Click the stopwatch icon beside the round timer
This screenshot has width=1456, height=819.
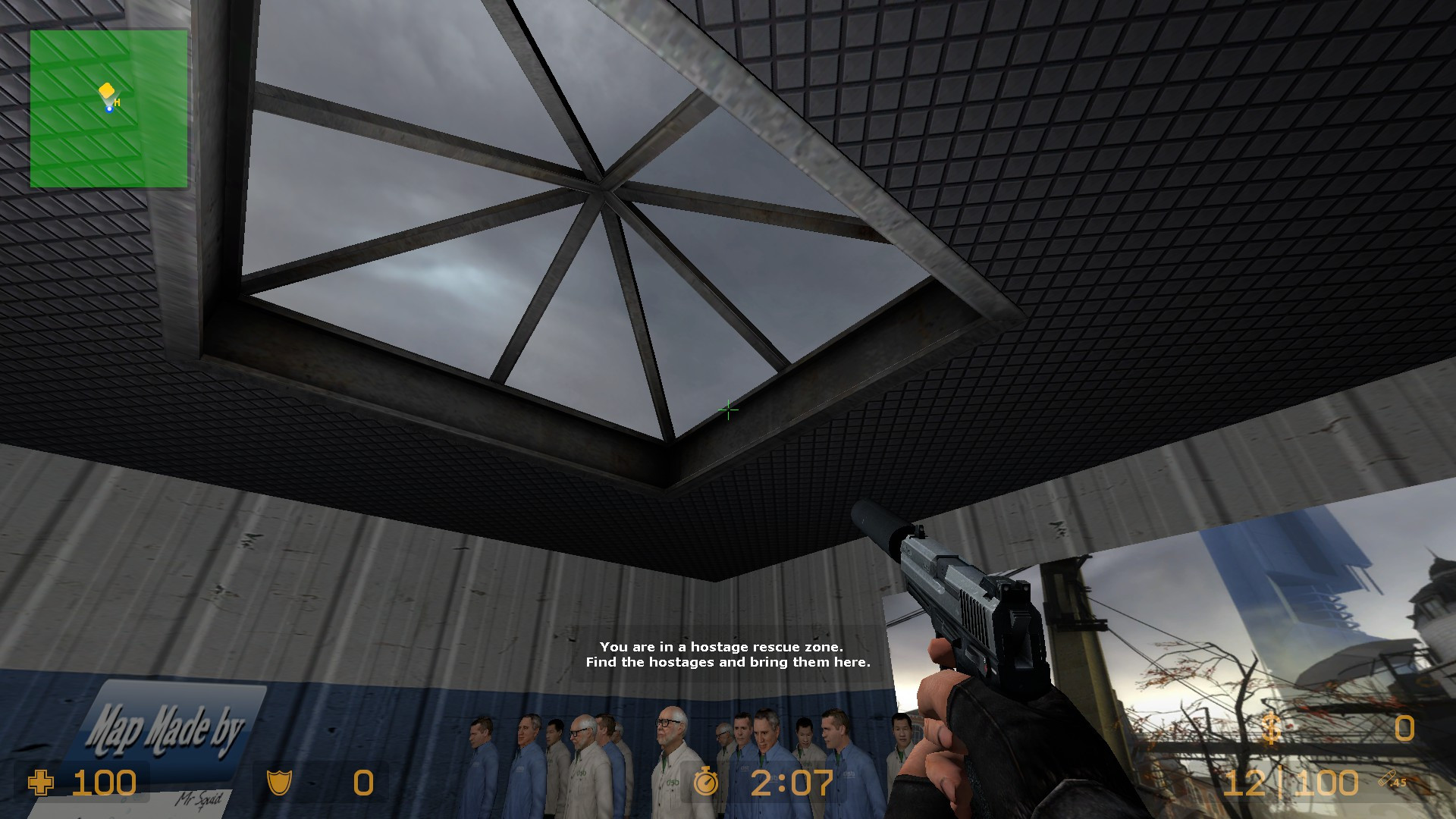[x=707, y=783]
